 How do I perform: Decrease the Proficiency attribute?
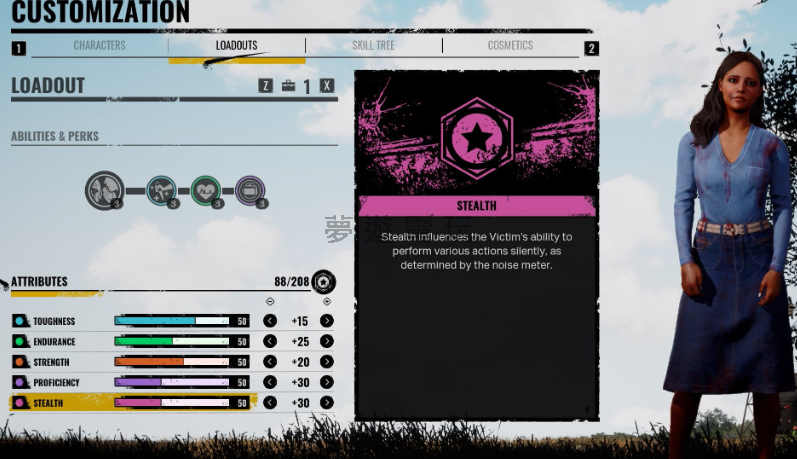click(270, 383)
